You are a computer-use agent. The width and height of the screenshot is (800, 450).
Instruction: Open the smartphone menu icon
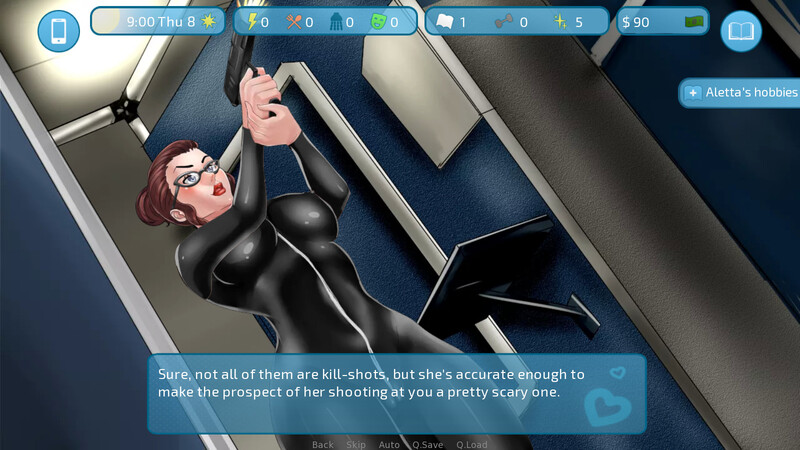[x=58, y=31]
